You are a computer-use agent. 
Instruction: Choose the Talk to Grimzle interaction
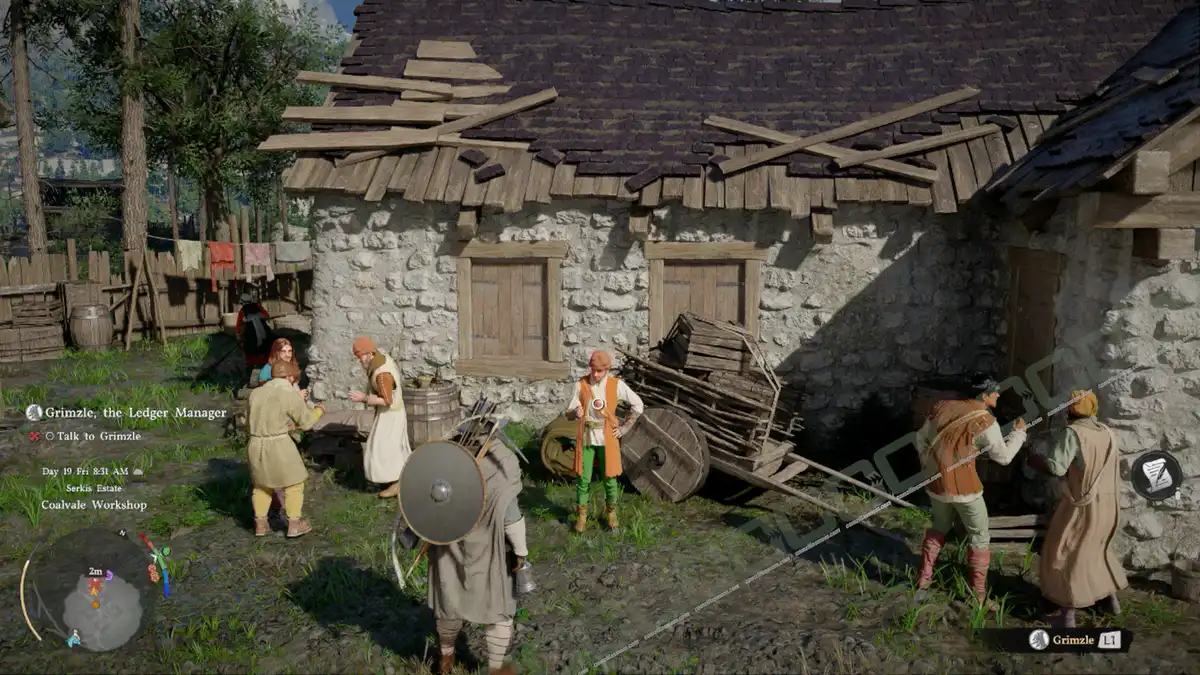[92, 436]
